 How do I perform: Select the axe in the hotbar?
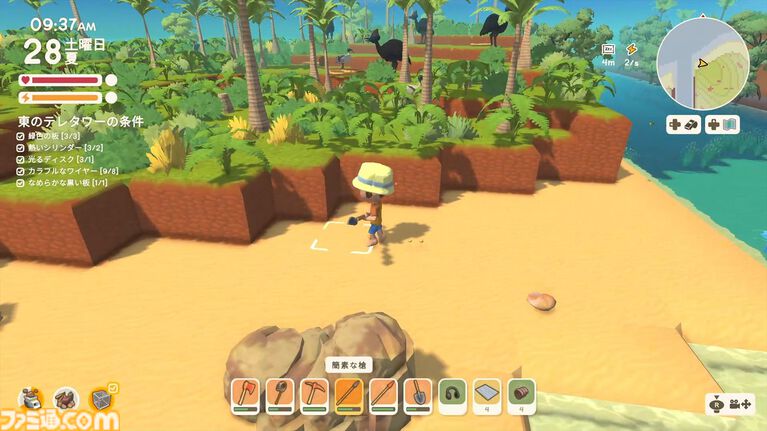246,395
